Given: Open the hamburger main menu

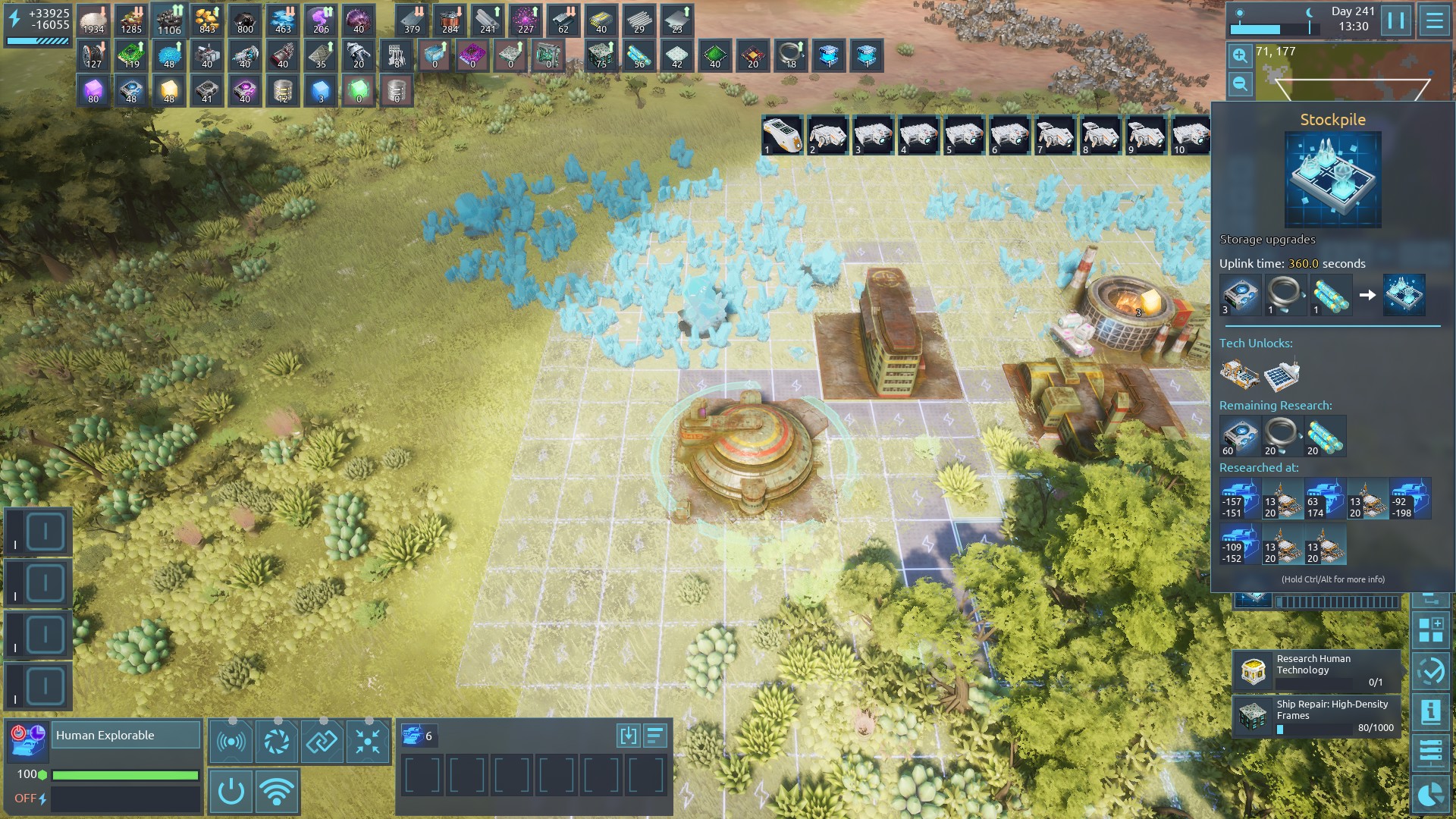Looking at the screenshot, I should click(1434, 20).
